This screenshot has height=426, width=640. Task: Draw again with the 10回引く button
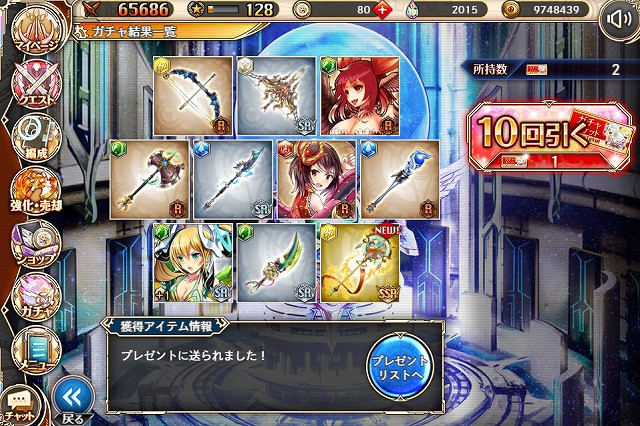[x=546, y=135]
